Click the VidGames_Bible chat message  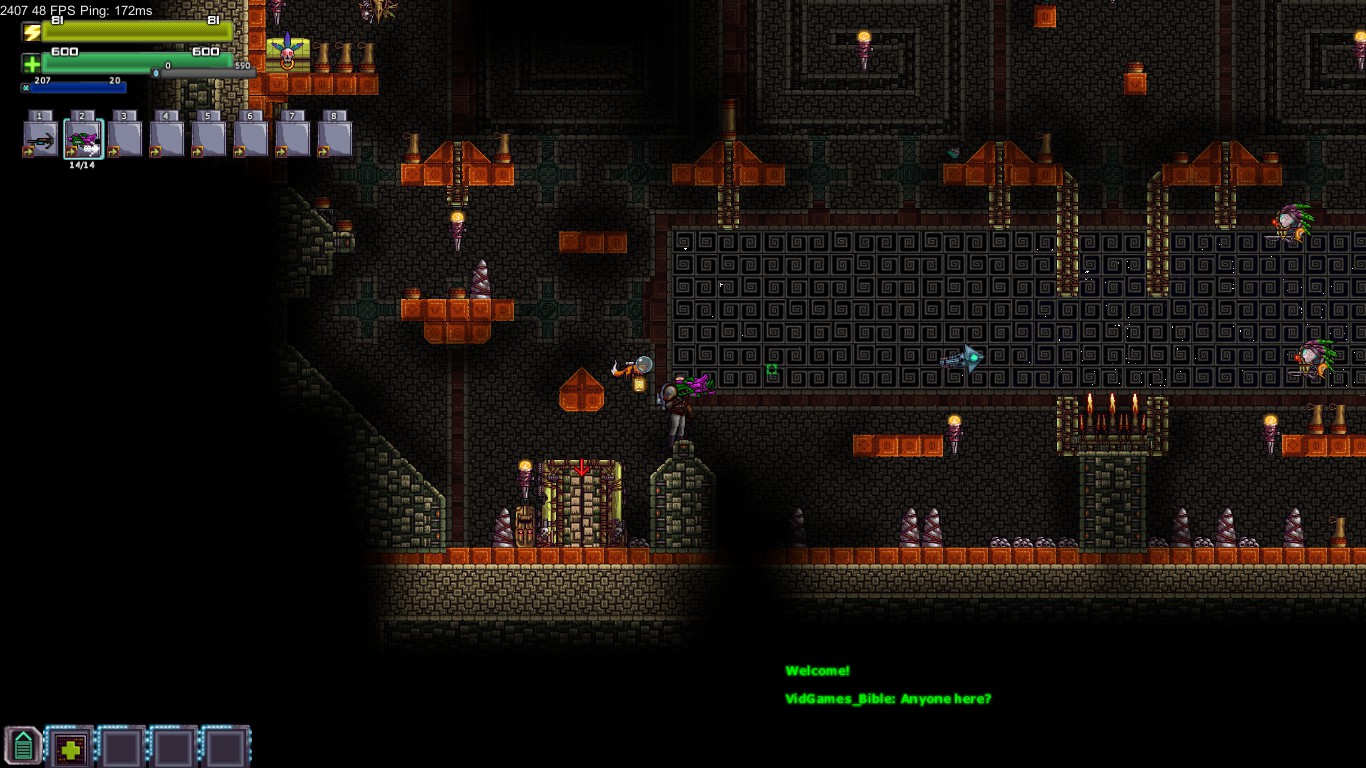click(888, 699)
